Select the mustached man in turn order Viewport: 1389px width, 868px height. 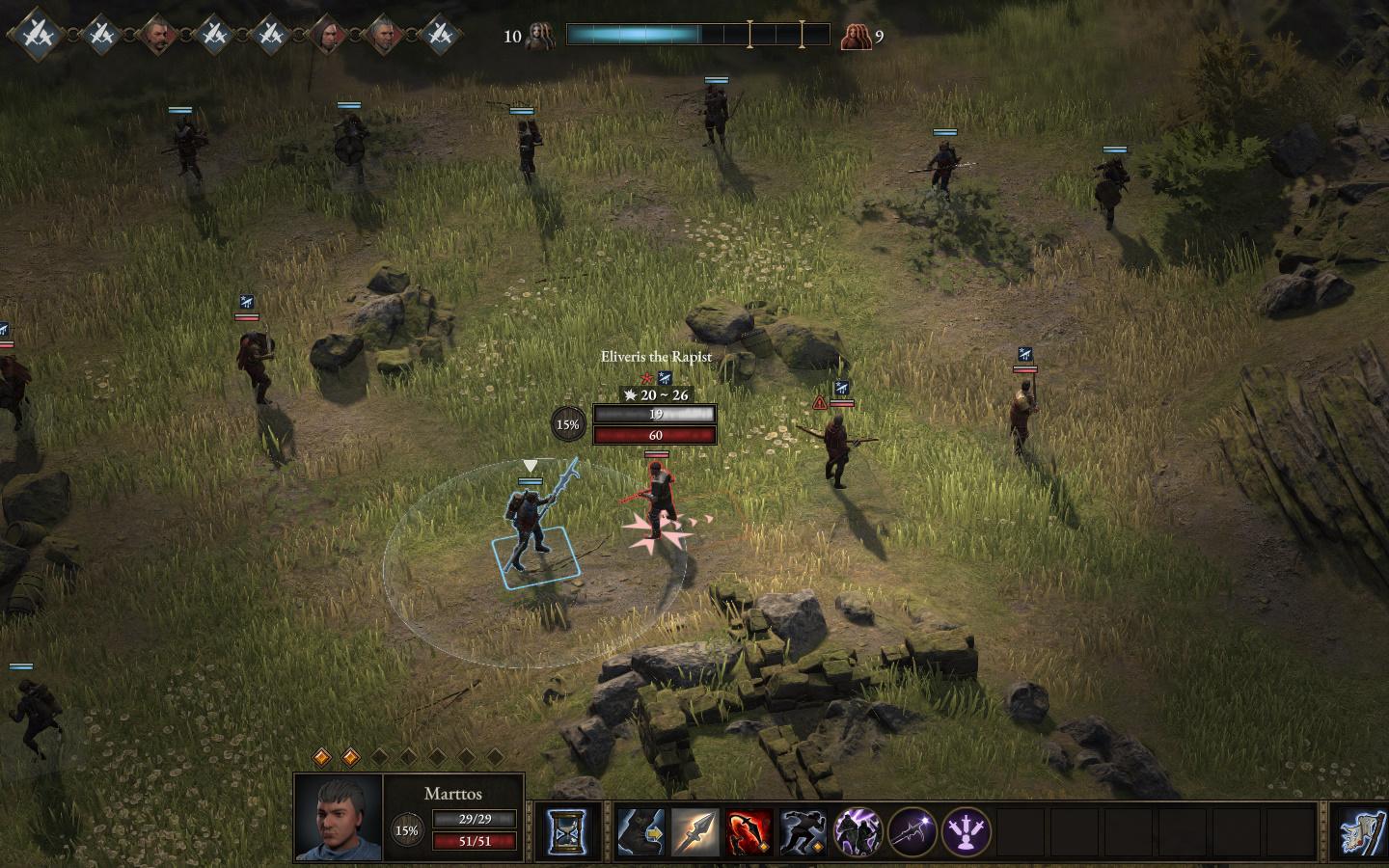(156, 36)
